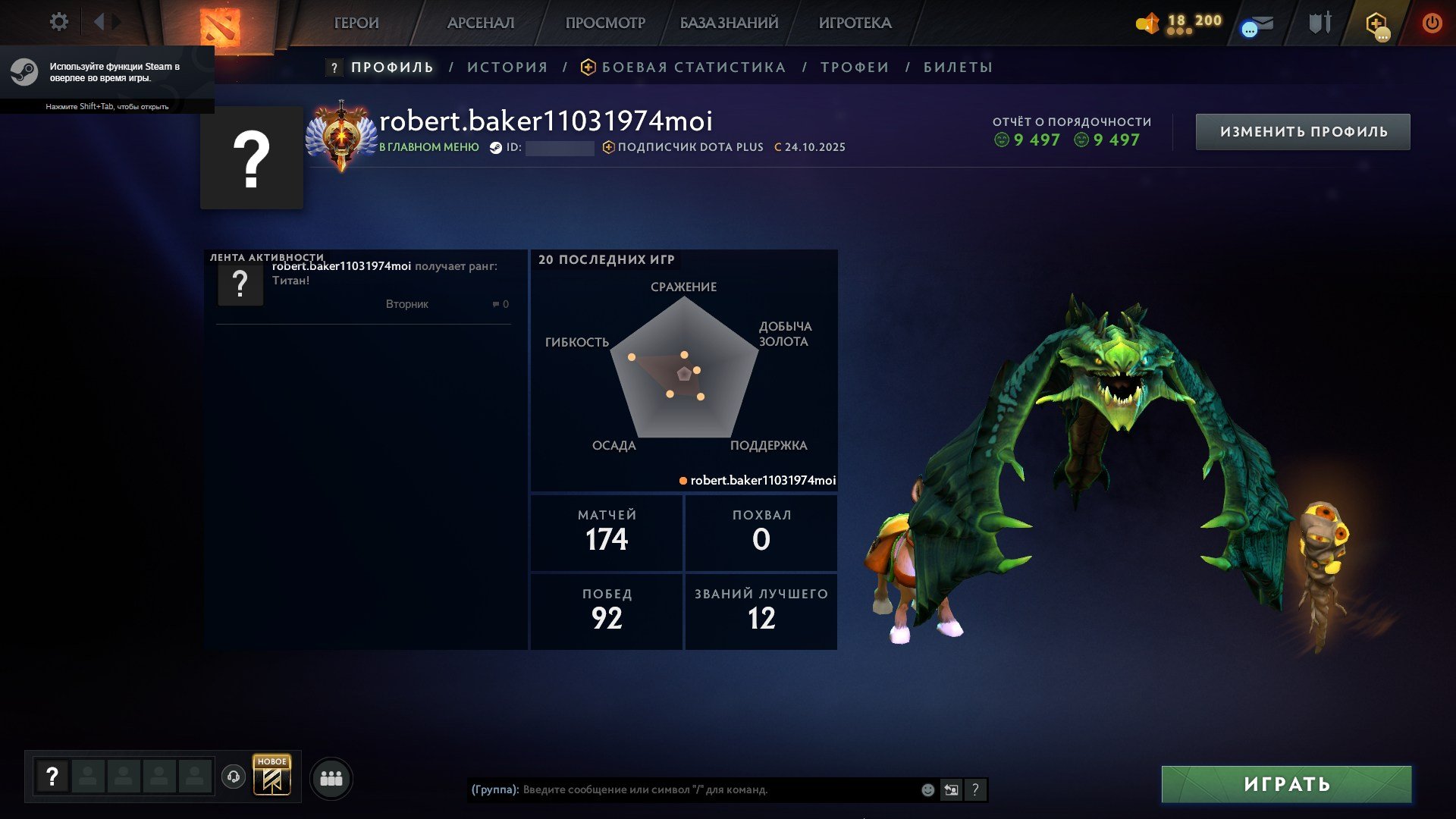Show the Трофеи tab
The height and width of the screenshot is (819, 1456).
855,67
